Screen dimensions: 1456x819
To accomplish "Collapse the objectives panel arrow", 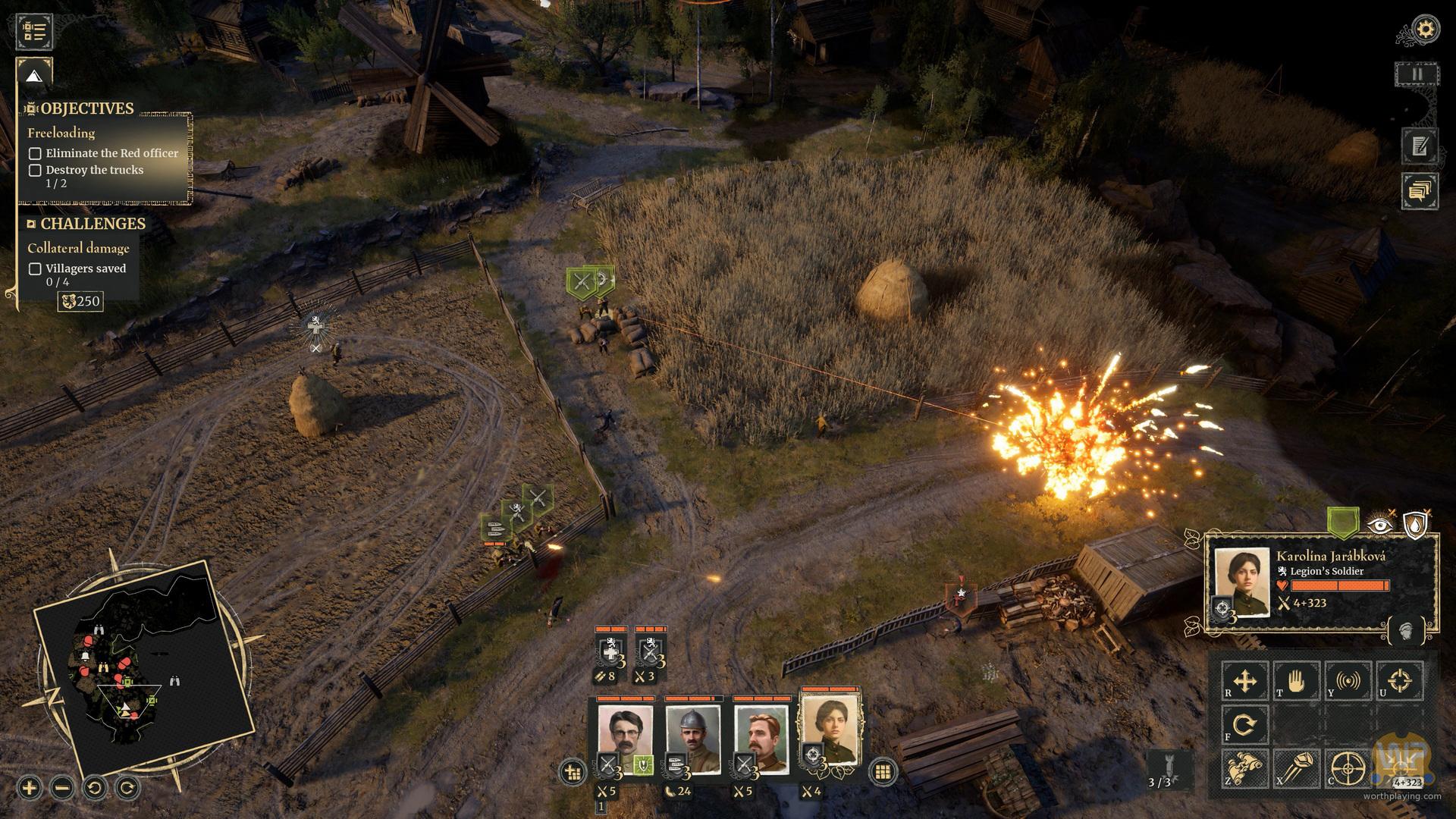I will [34, 76].
